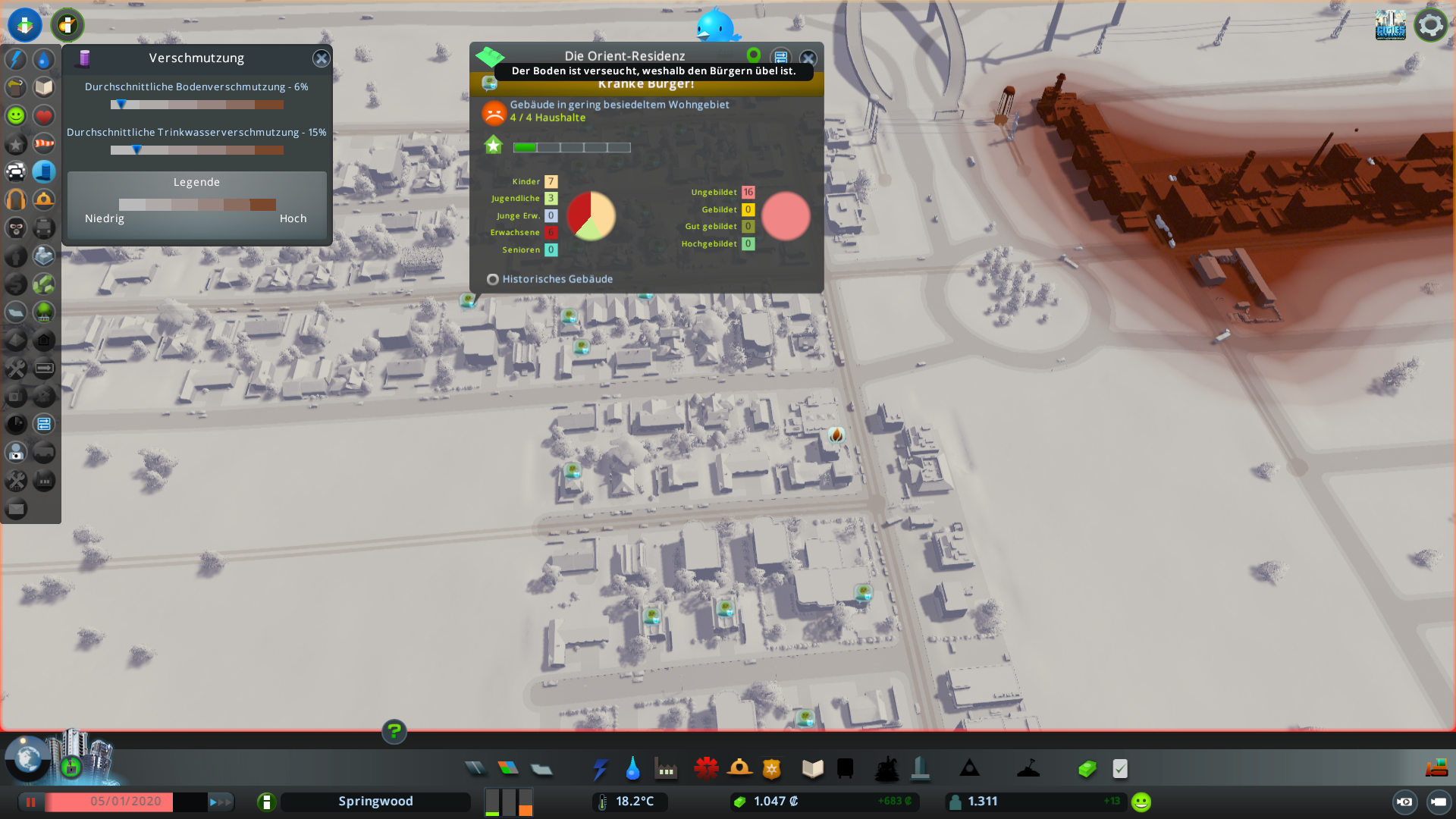Pause the game simulation
Image resolution: width=1456 pixels, height=819 pixels.
point(30,801)
